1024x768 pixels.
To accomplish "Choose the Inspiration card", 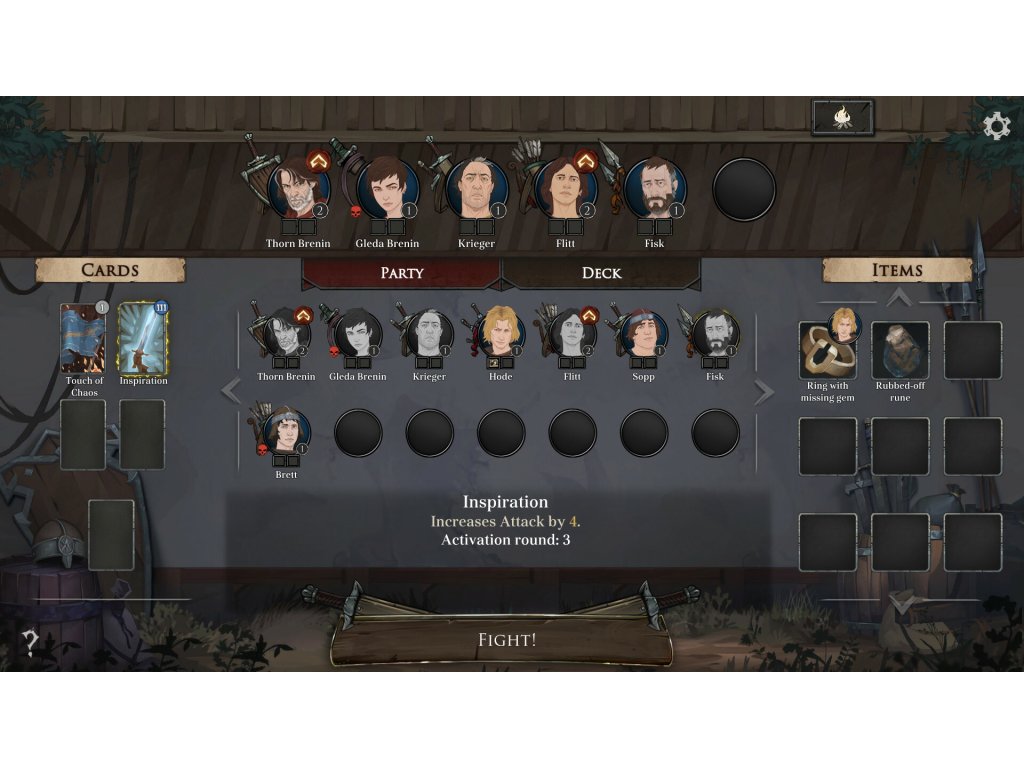I will pyautogui.click(x=143, y=338).
